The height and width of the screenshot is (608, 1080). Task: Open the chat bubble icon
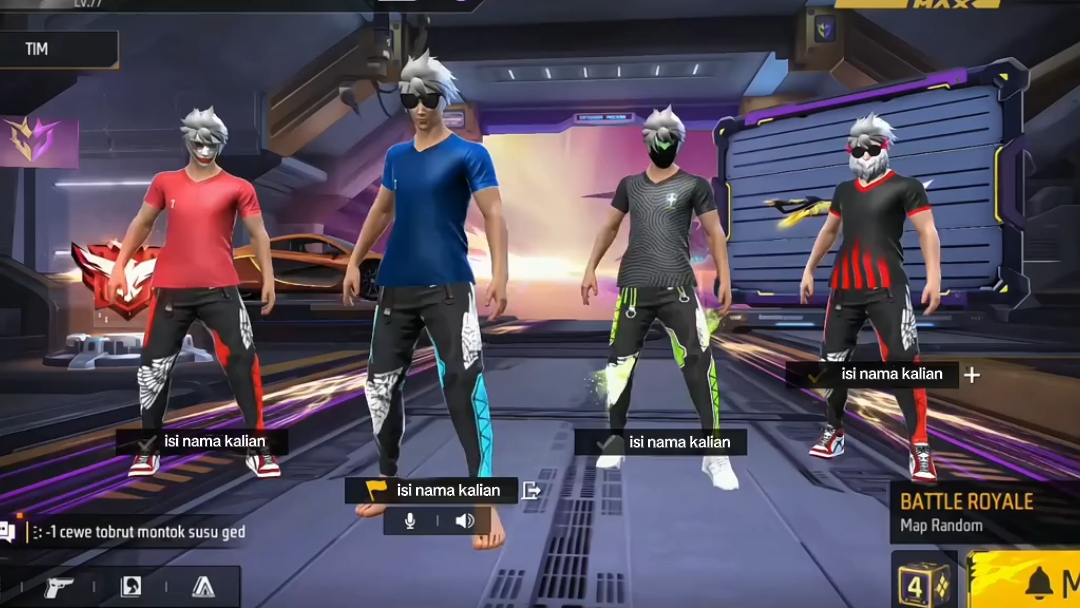[x=7, y=532]
